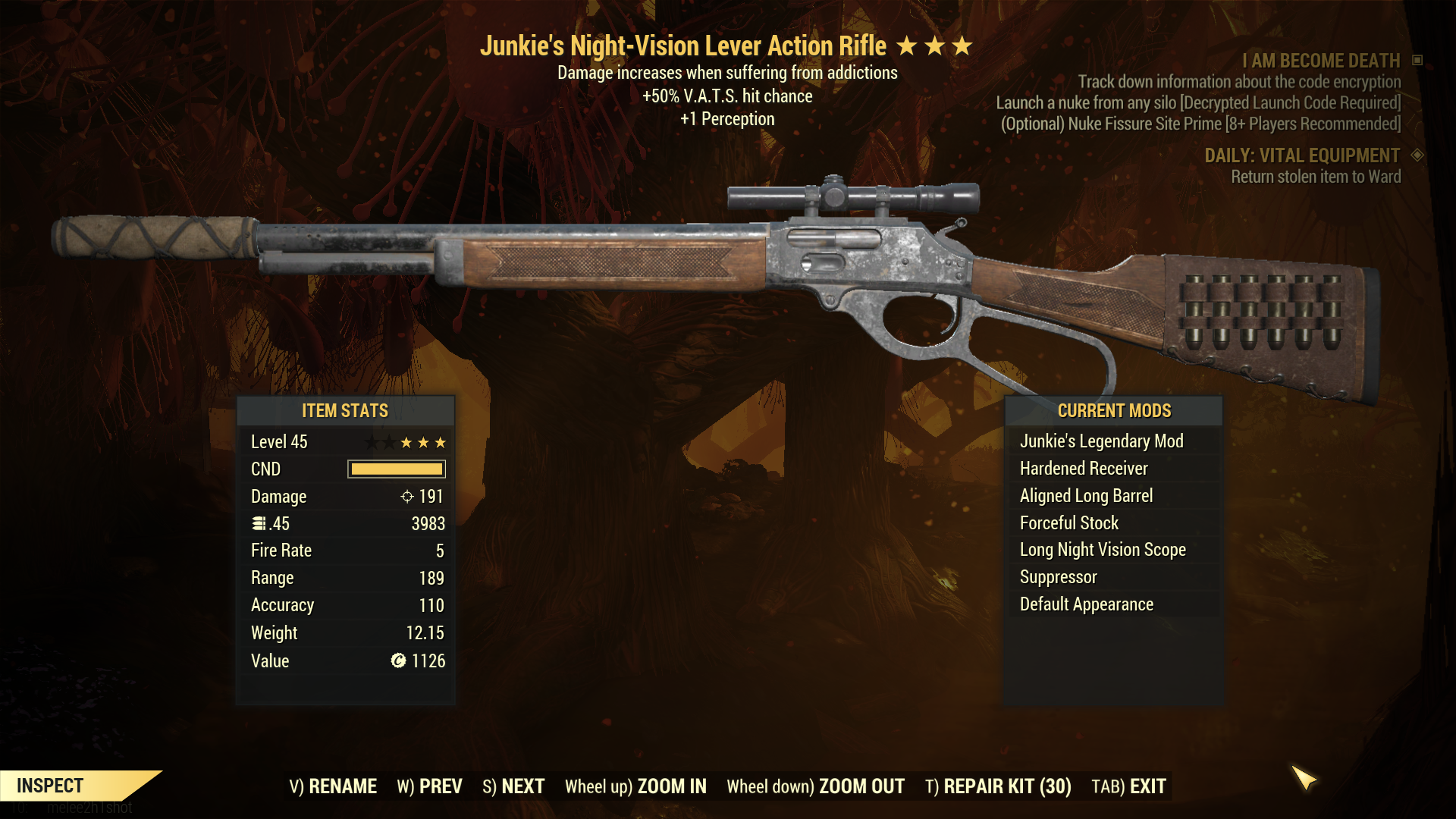
Task: Pick the Aligned Long Barrel mod
Action: point(1086,496)
